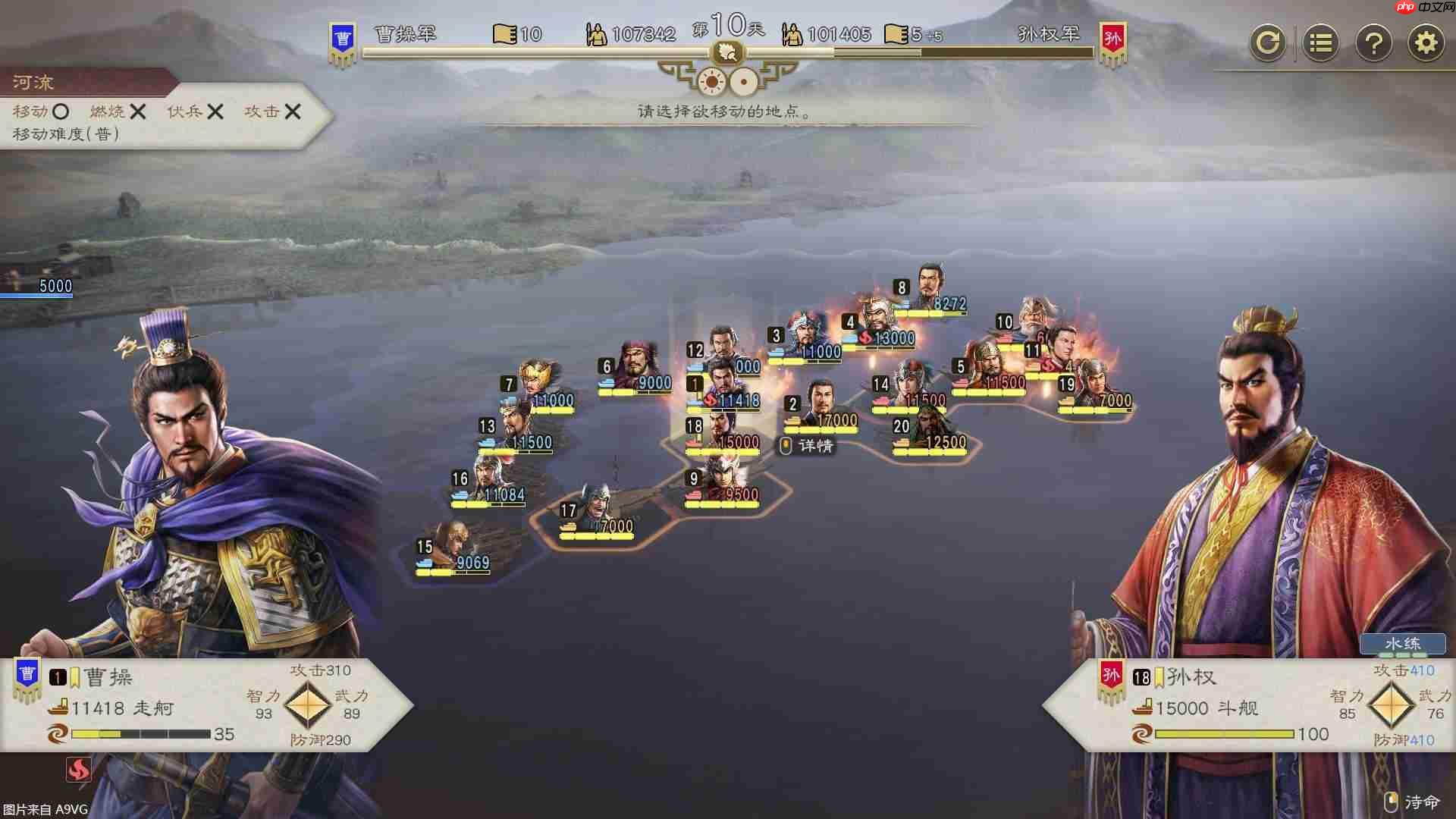Screen dimensions: 1456x819
Task: Click the 河流 panel header label
Action: point(32,82)
